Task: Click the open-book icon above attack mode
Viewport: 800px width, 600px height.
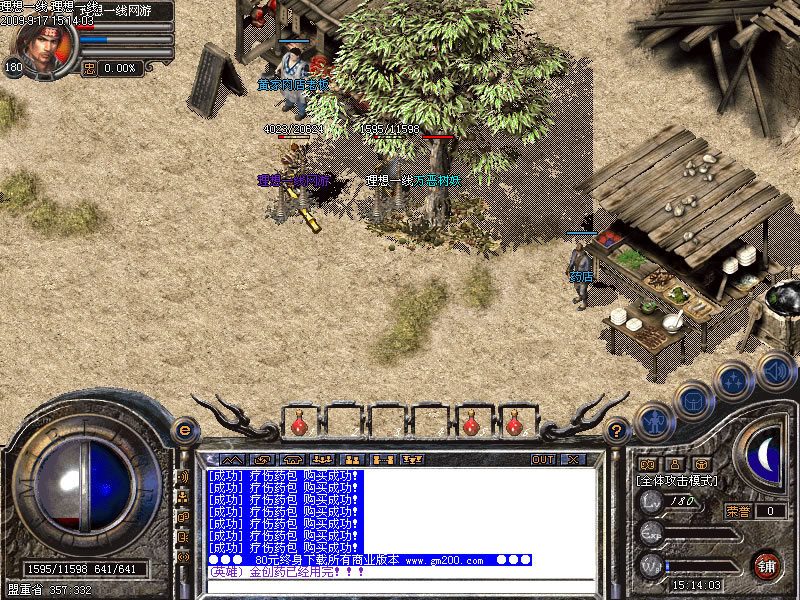Action: (x=647, y=464)
